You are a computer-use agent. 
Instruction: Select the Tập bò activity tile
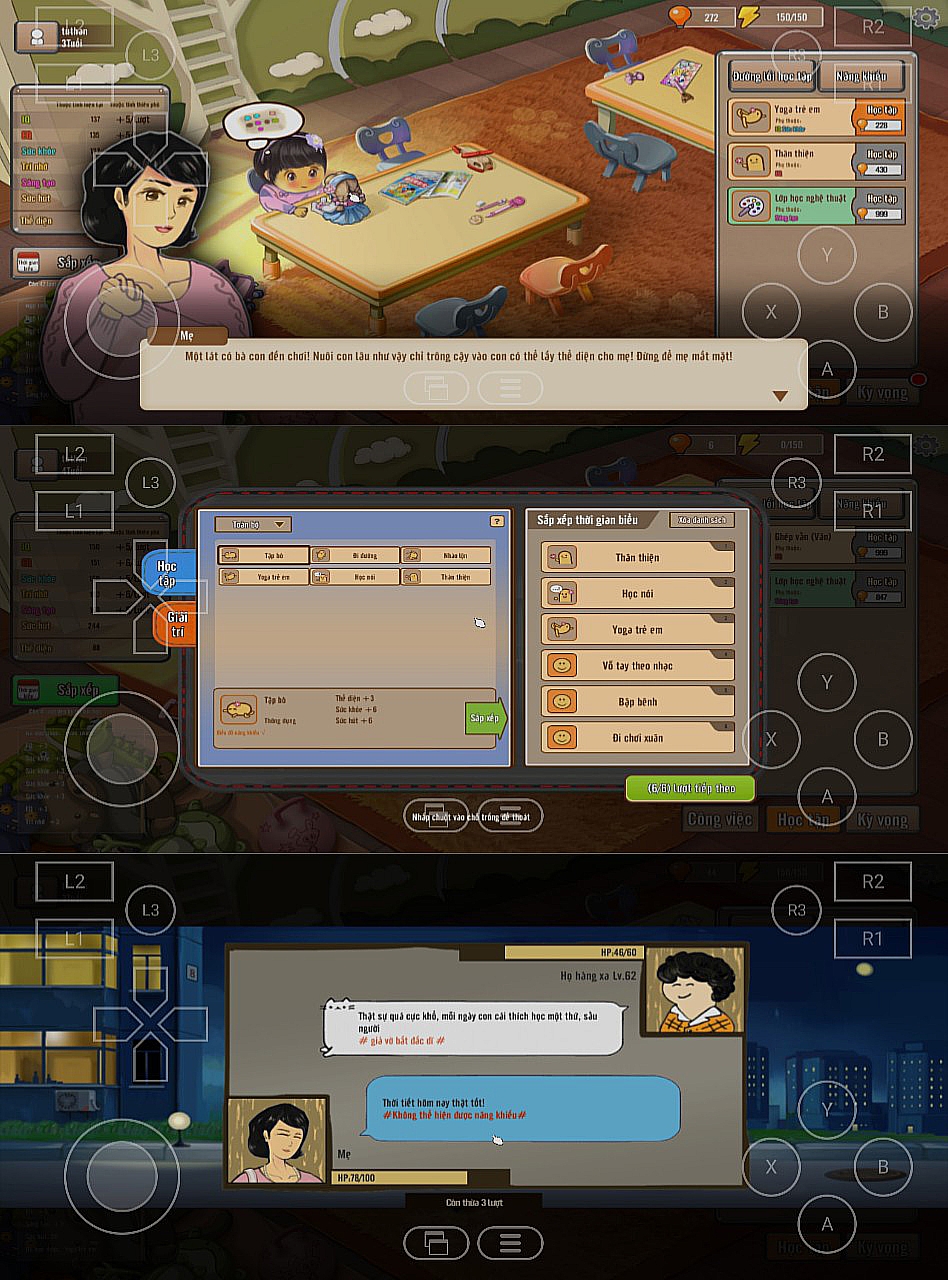264,555
